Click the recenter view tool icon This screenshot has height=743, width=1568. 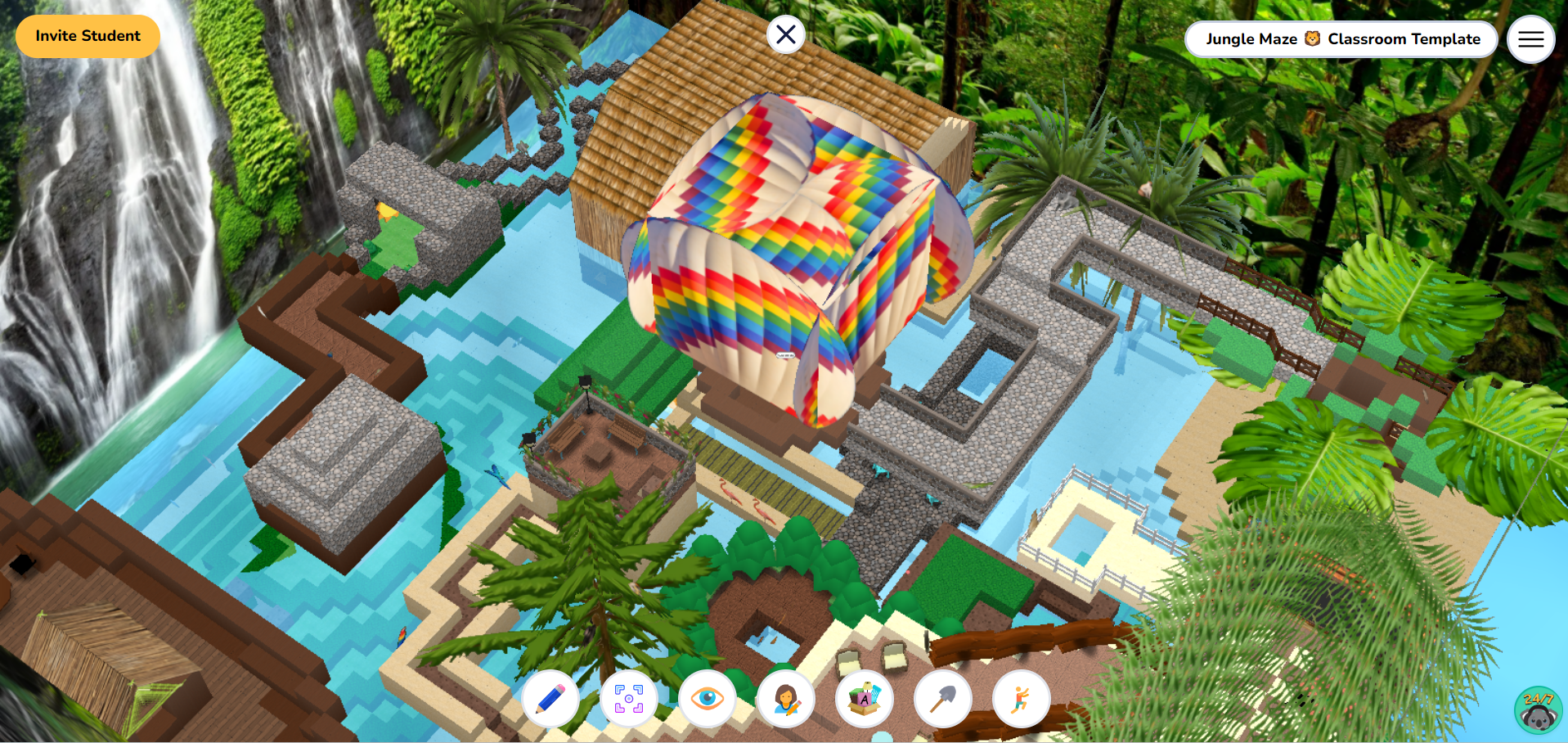628,700
